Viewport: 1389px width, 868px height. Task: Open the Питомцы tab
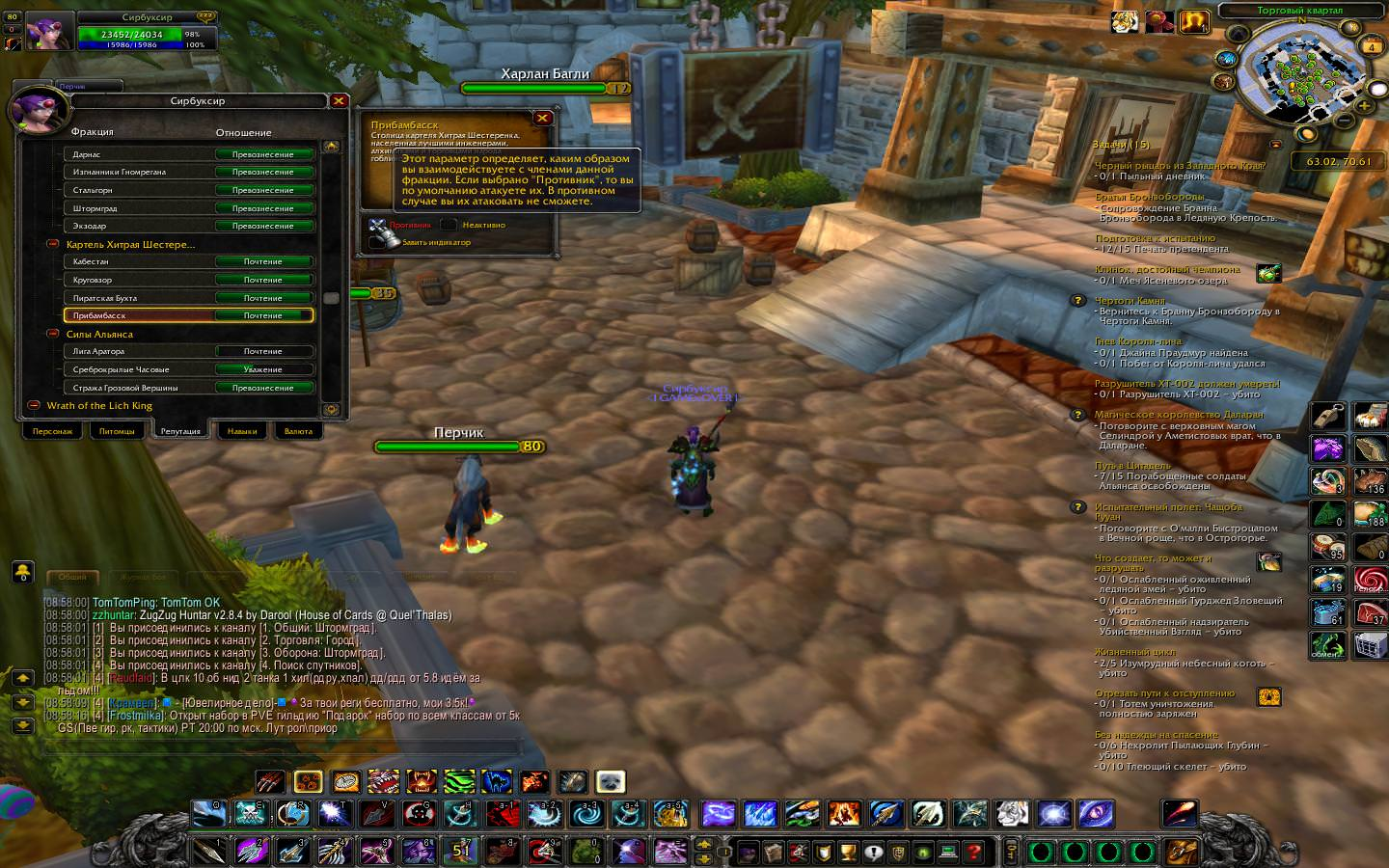(x=117, y=431)
